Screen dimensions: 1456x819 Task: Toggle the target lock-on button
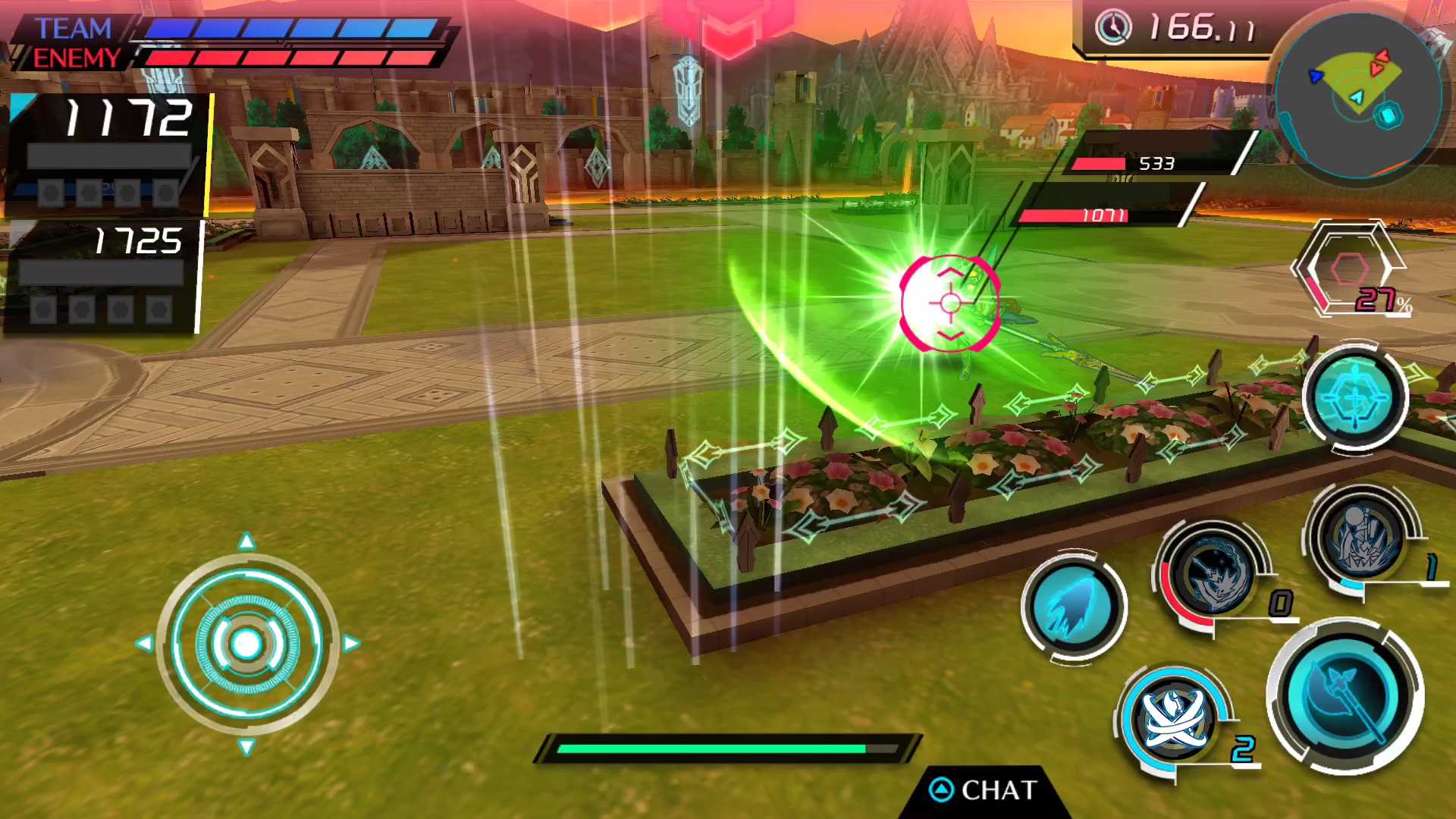click(x=1355, y=397)
